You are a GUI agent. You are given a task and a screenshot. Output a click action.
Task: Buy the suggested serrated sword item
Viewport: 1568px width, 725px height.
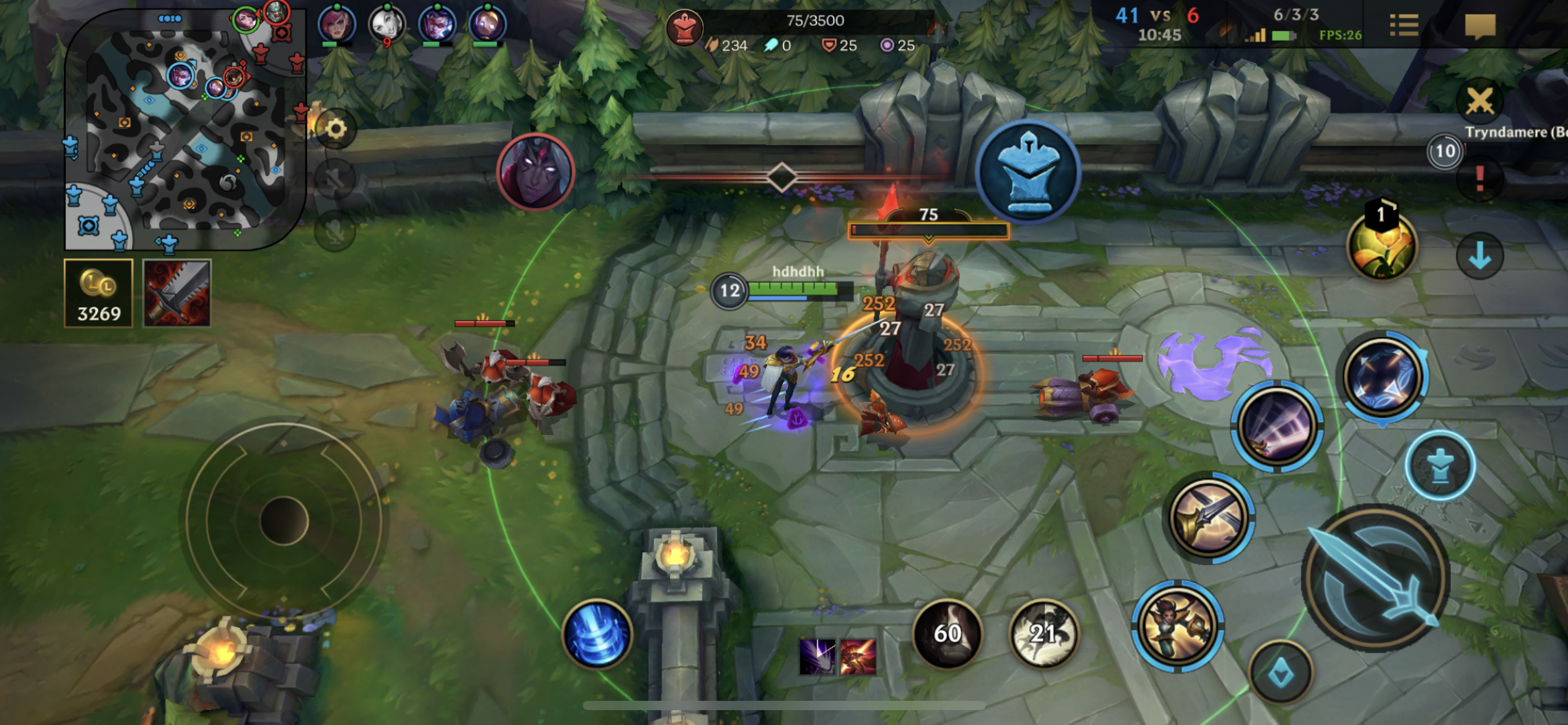coord(177,293)
